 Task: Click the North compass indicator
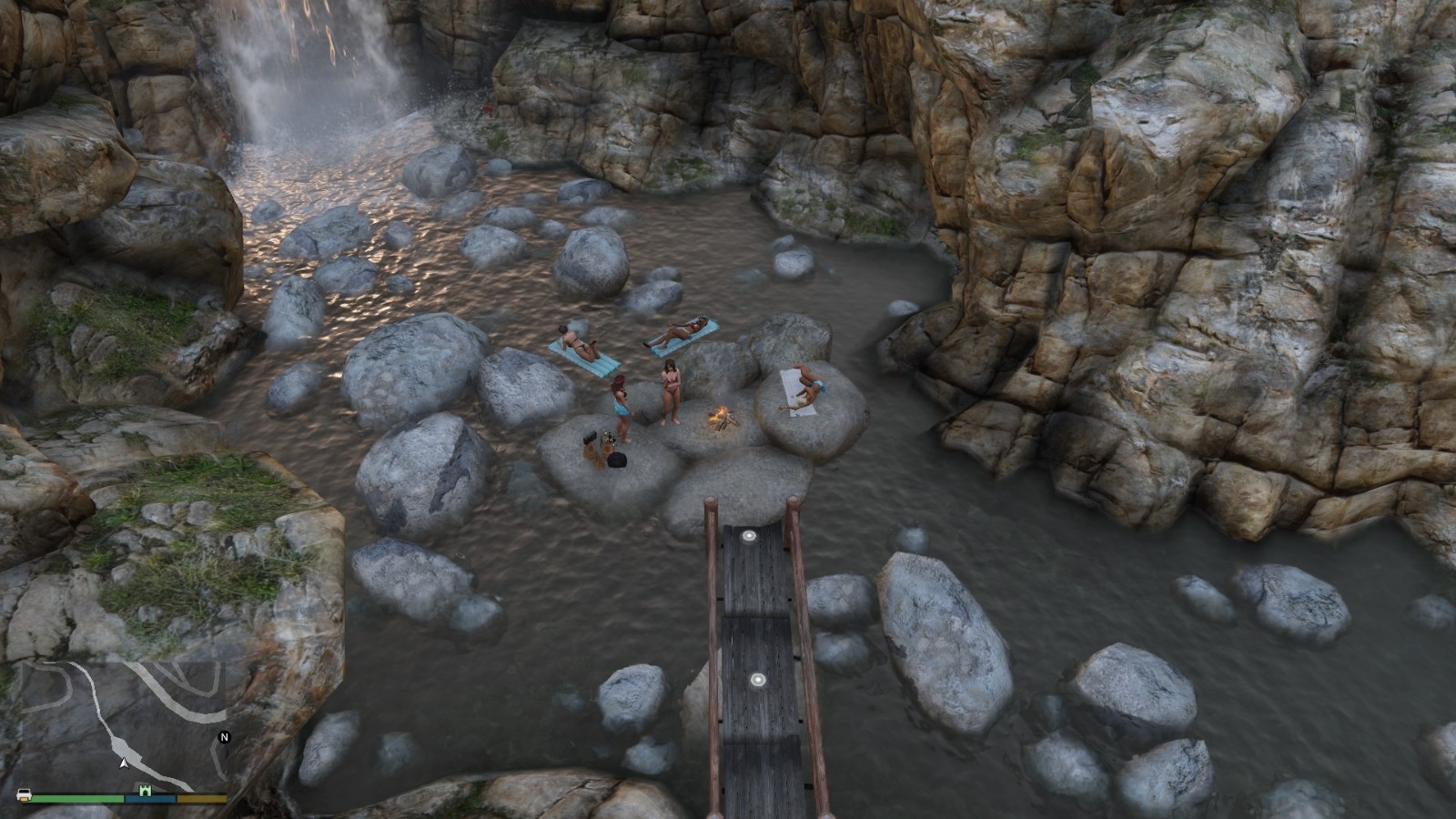(x=224, y=736)
